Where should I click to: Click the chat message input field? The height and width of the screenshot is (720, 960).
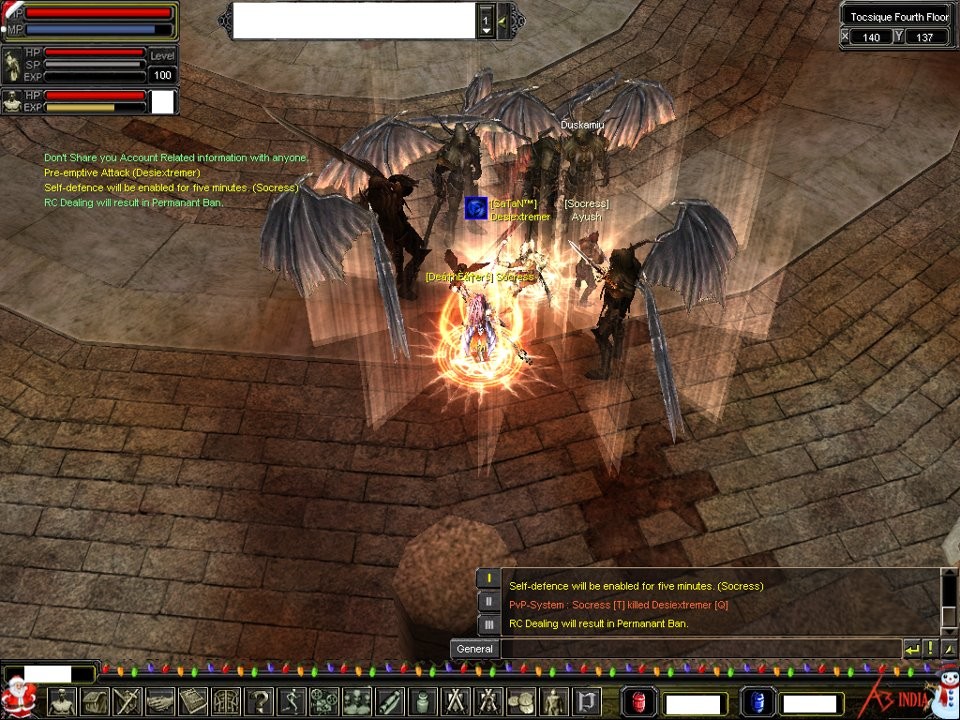tap(700, 649)
